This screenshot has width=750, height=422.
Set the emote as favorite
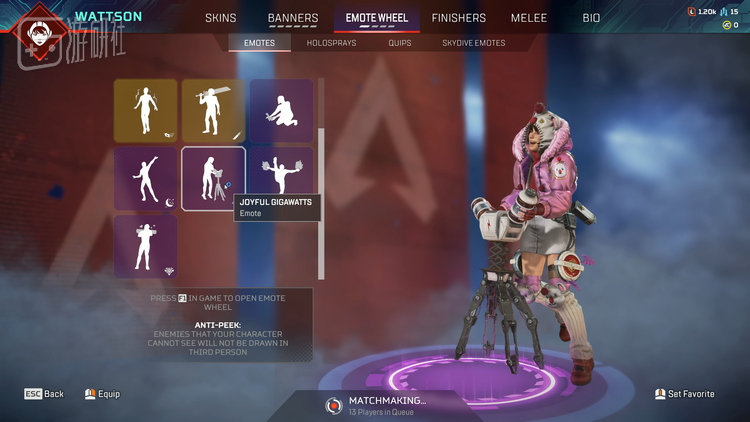pyautogui.click(x=685, y=394)
